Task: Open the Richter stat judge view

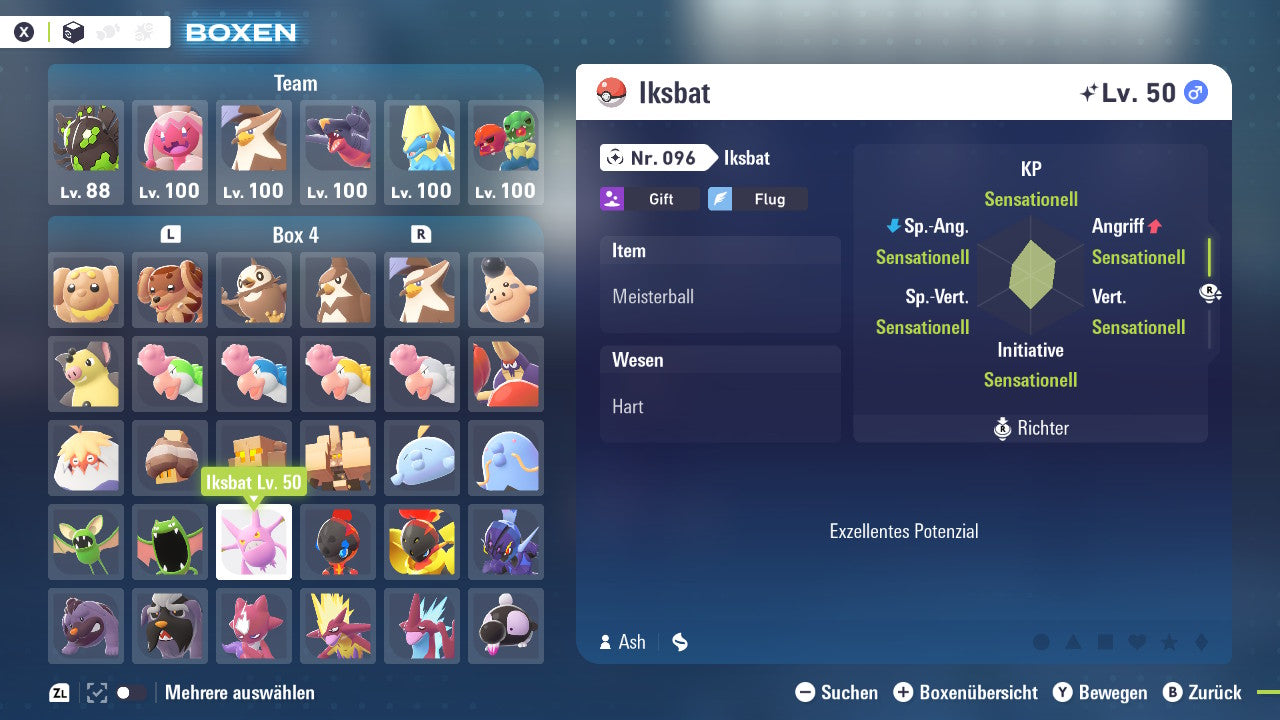Action: [1030, 428]
